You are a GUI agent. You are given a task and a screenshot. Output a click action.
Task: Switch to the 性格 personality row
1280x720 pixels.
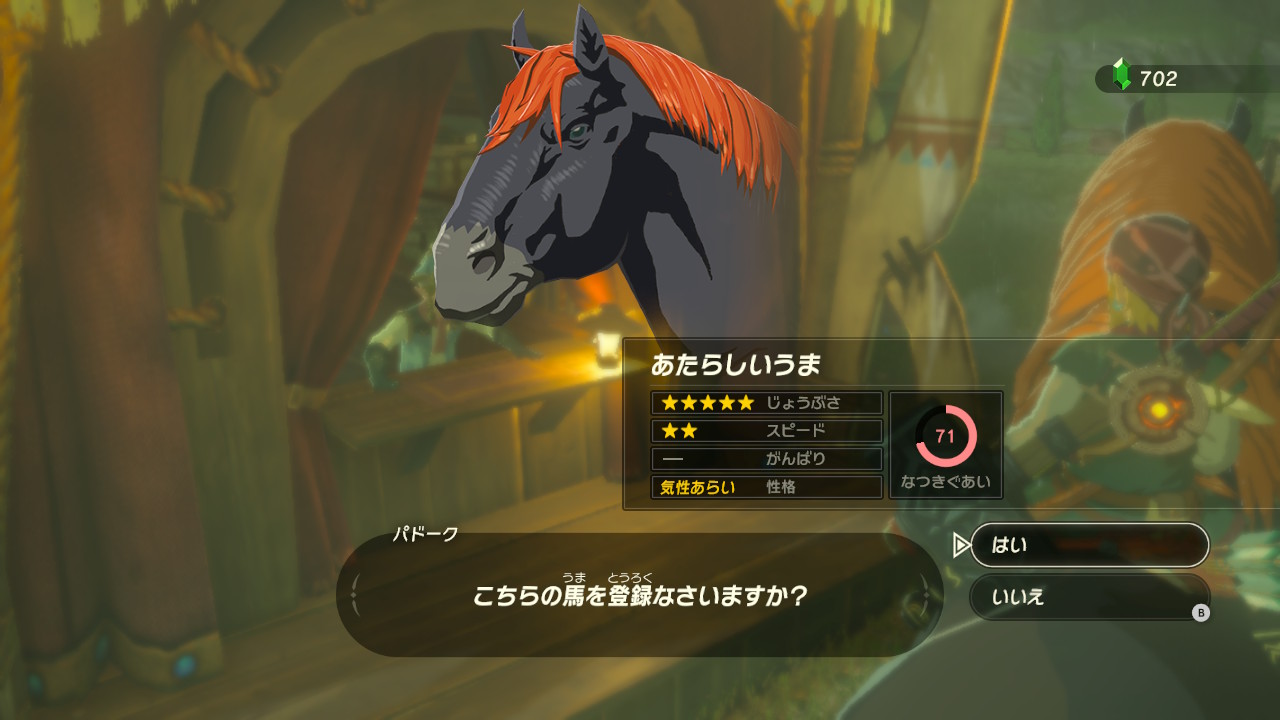pyautogui.click(x=779, y=489)
